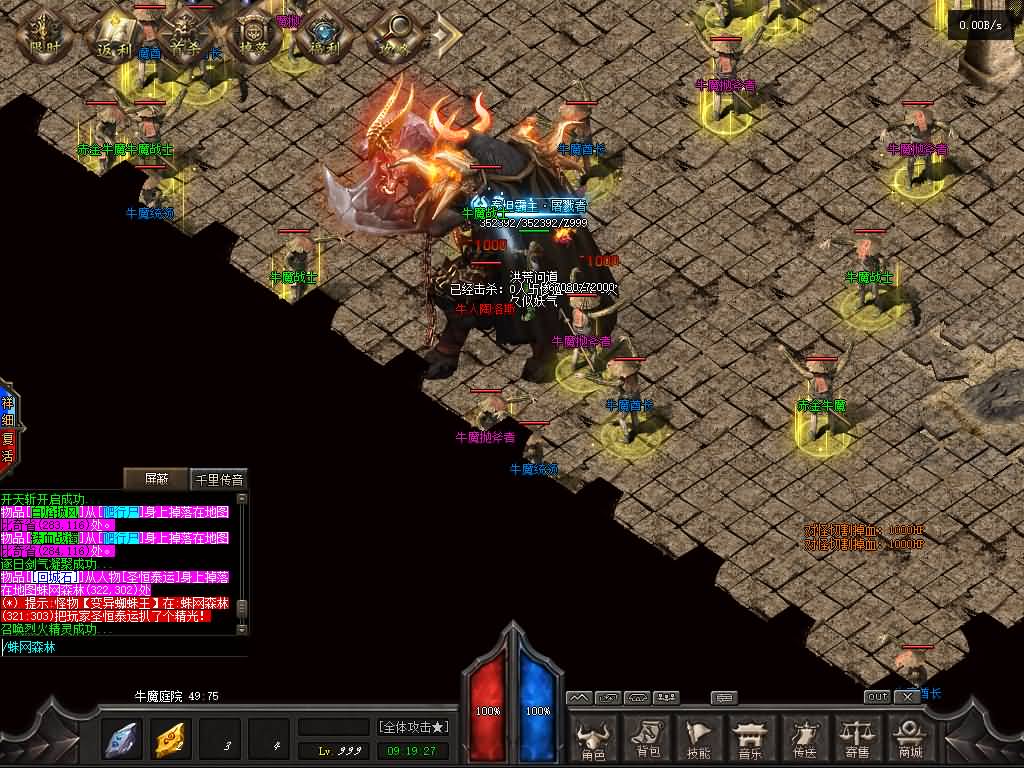
Task: Open the 限时 limited-time event icon
Action: [46, 36]
